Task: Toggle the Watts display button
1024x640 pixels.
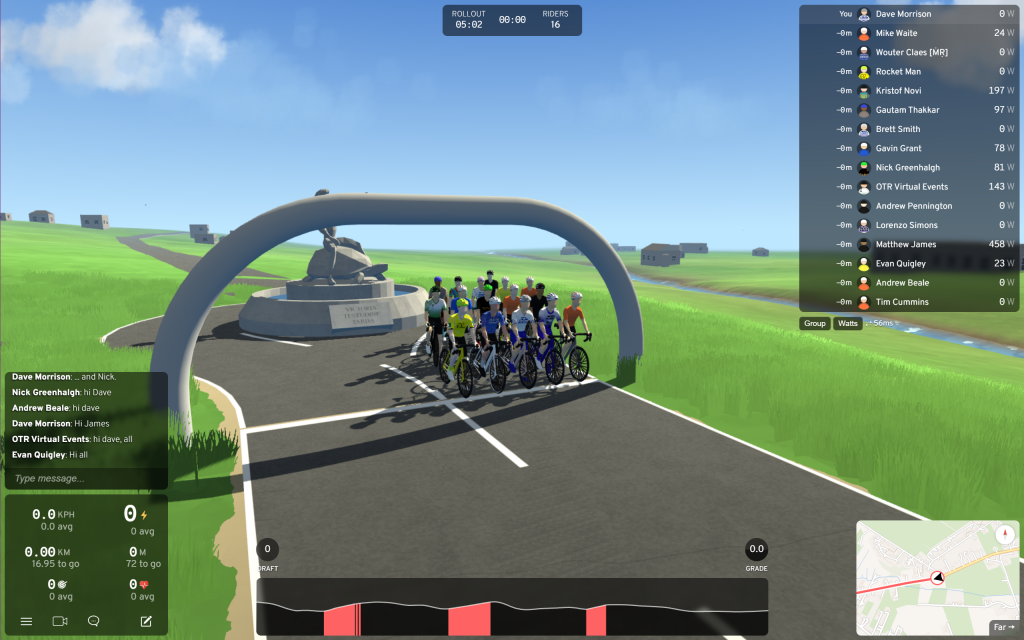Action: pyautogui.click(x=848, y=323)
